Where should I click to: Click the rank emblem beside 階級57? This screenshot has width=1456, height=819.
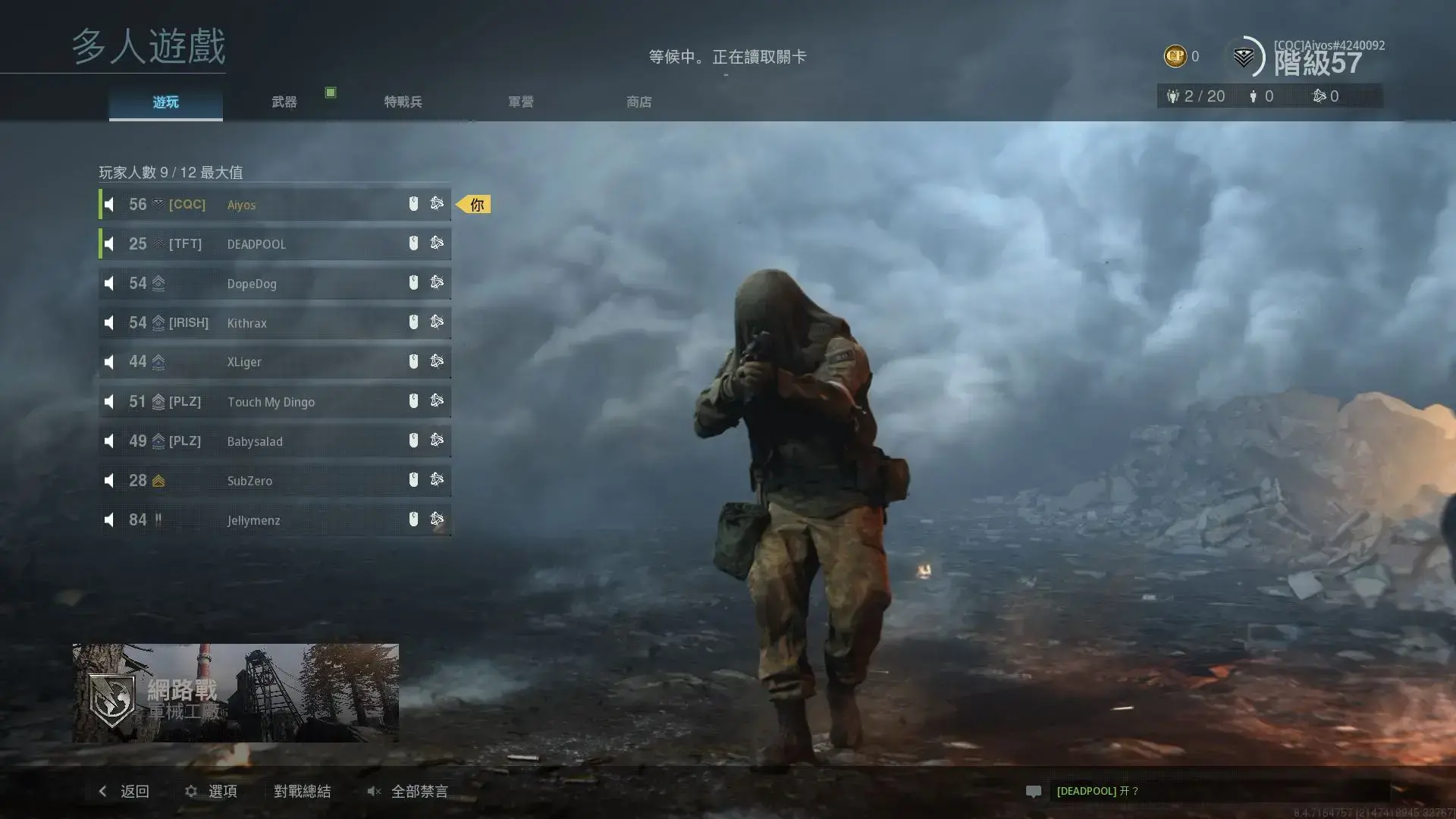tap(1244, 56)
